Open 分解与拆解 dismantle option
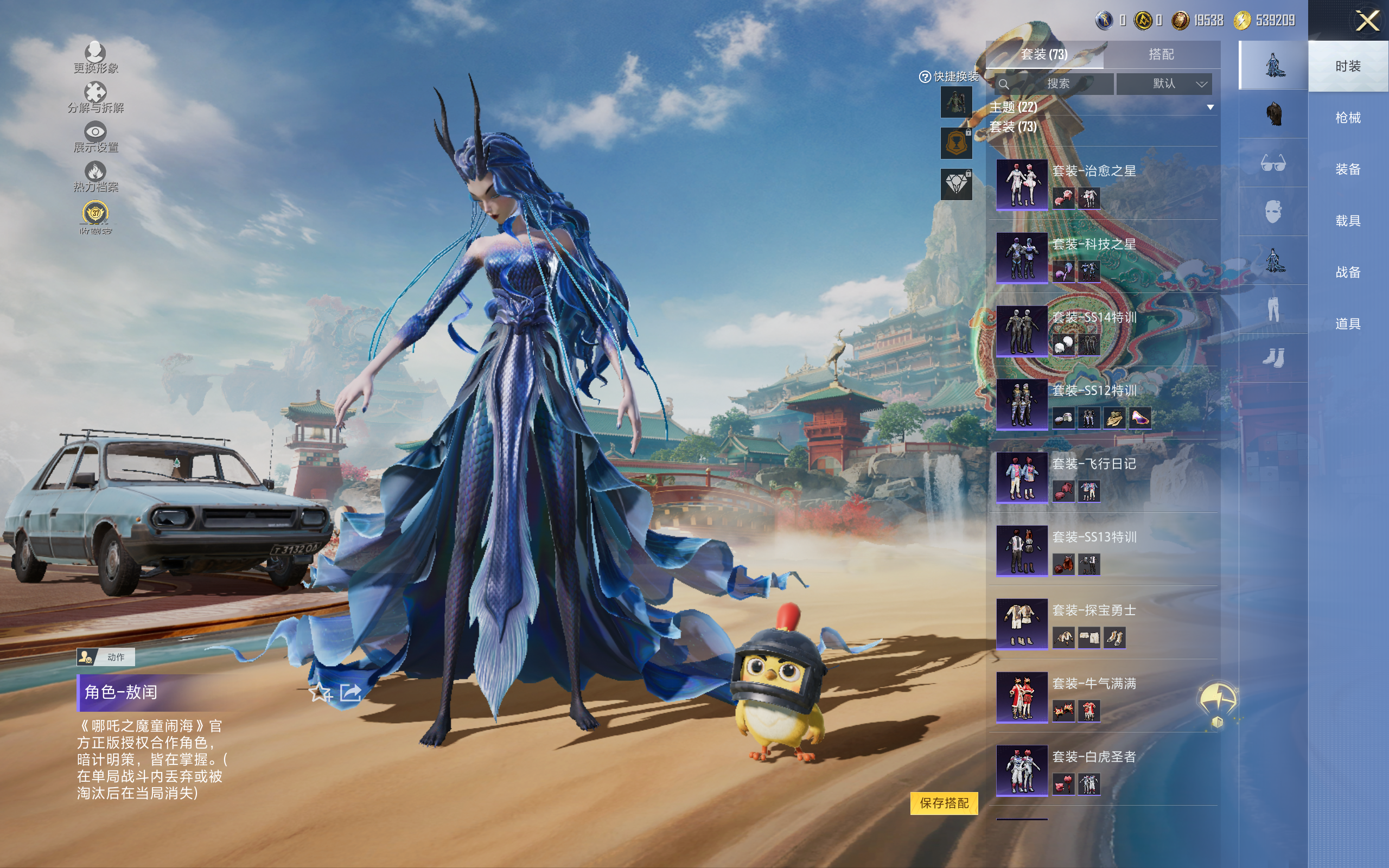 pyautogui.click(x=95, y=98)
